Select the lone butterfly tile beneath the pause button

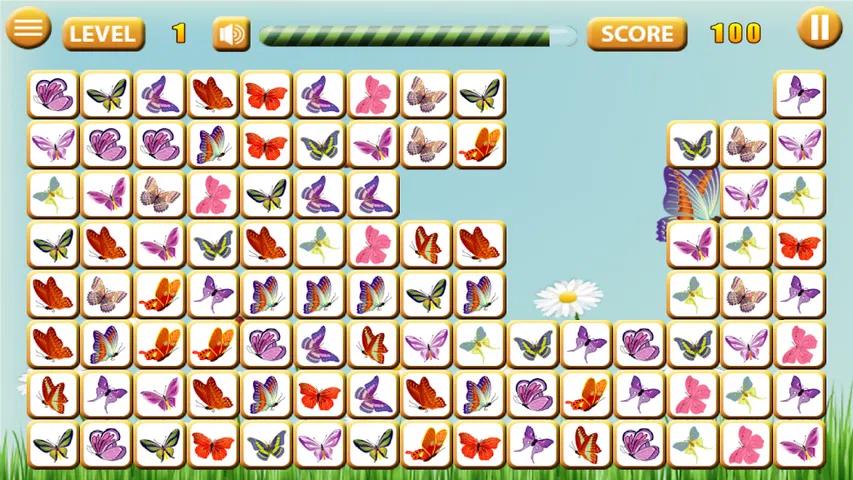pyautogui.click(x=799, y=95)
